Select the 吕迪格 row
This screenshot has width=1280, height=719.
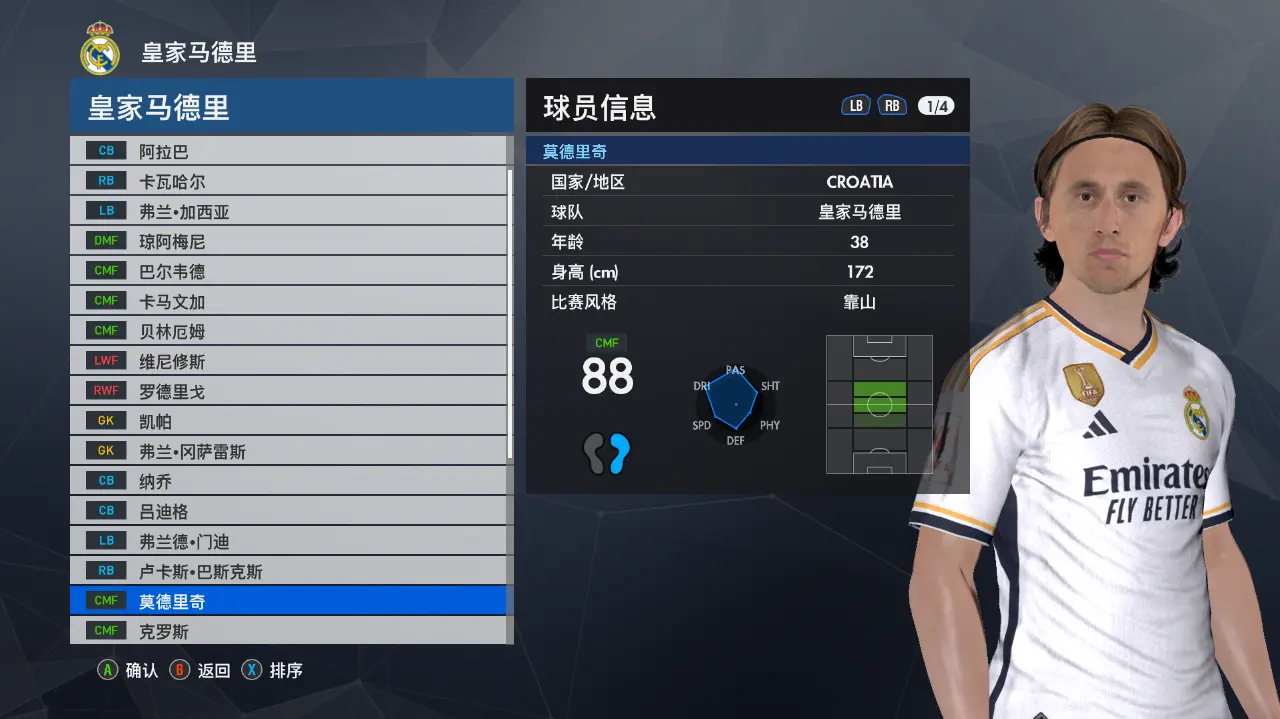(288, 511)
